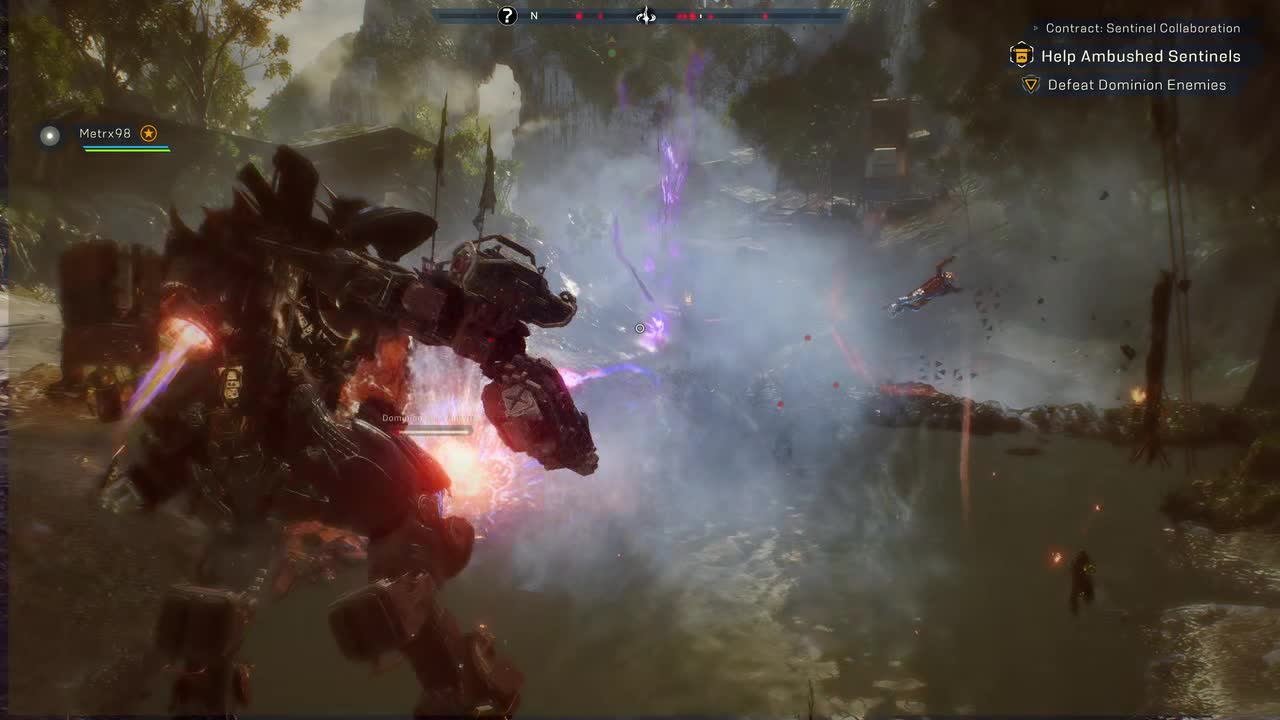
Task: Select the orange star badge next to Metrx98
Action: pyautogui.click(x=148, y=133)
